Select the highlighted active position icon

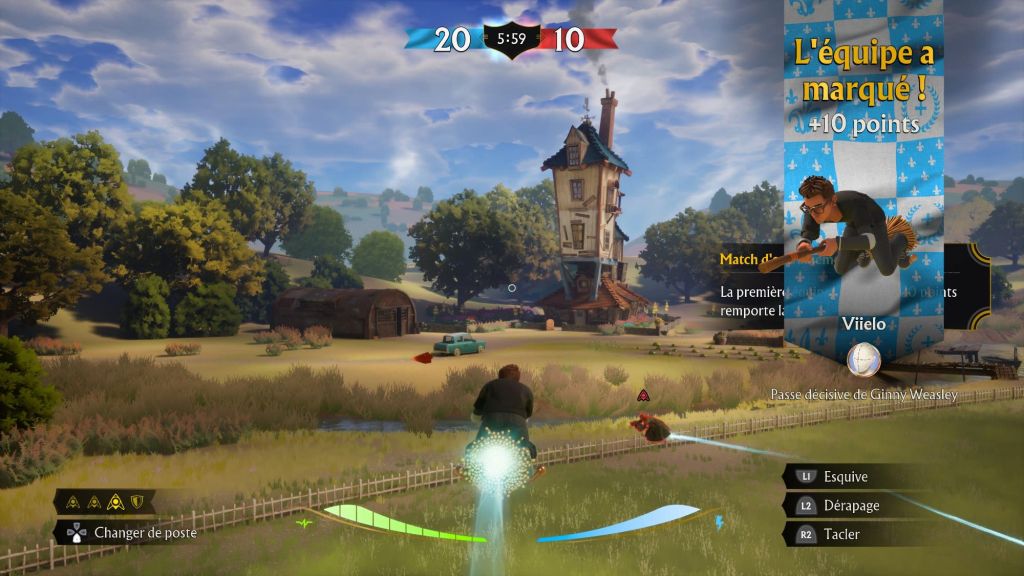(x=116, y=501)
